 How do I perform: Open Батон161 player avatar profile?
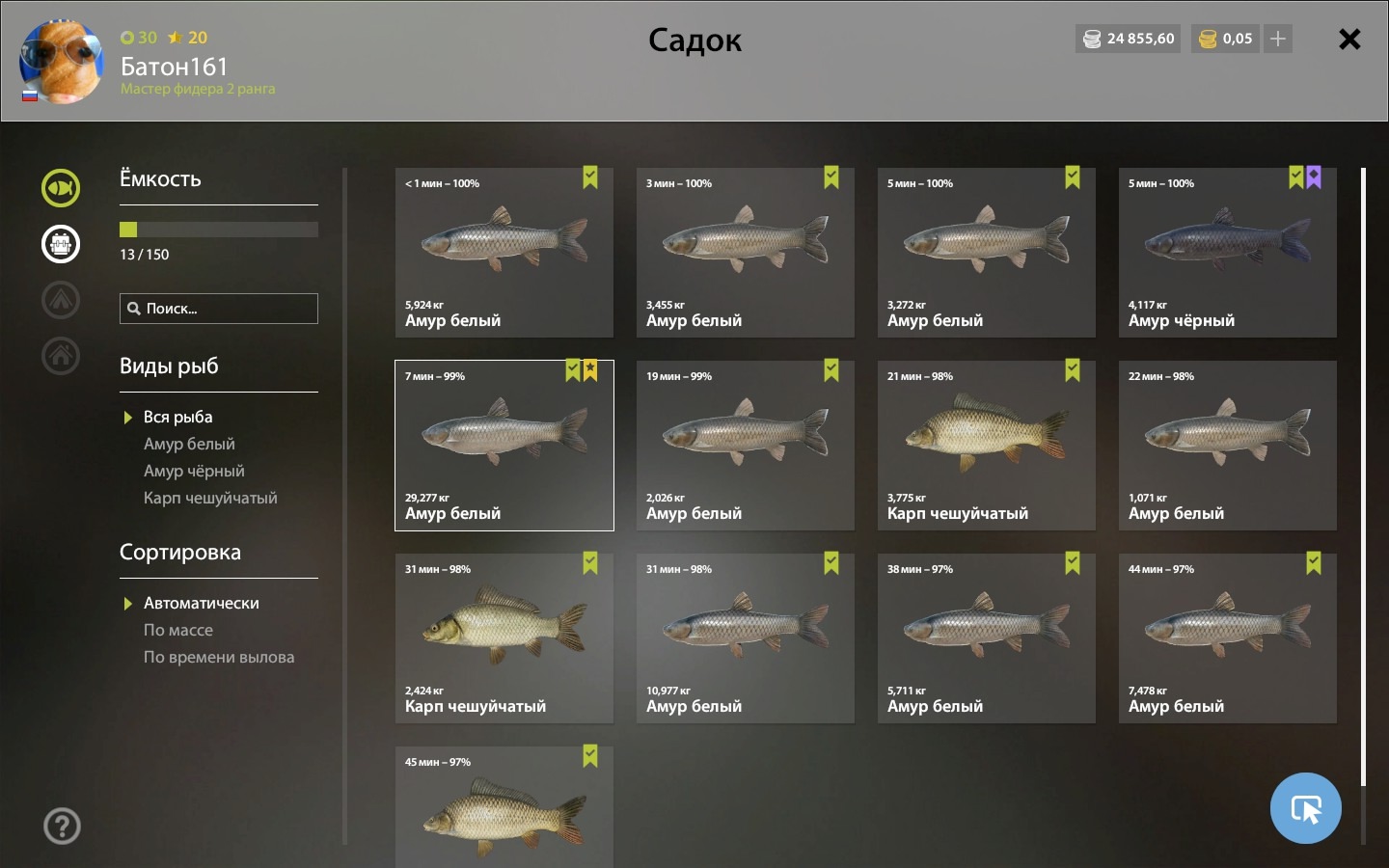click(x=62, y=62)
